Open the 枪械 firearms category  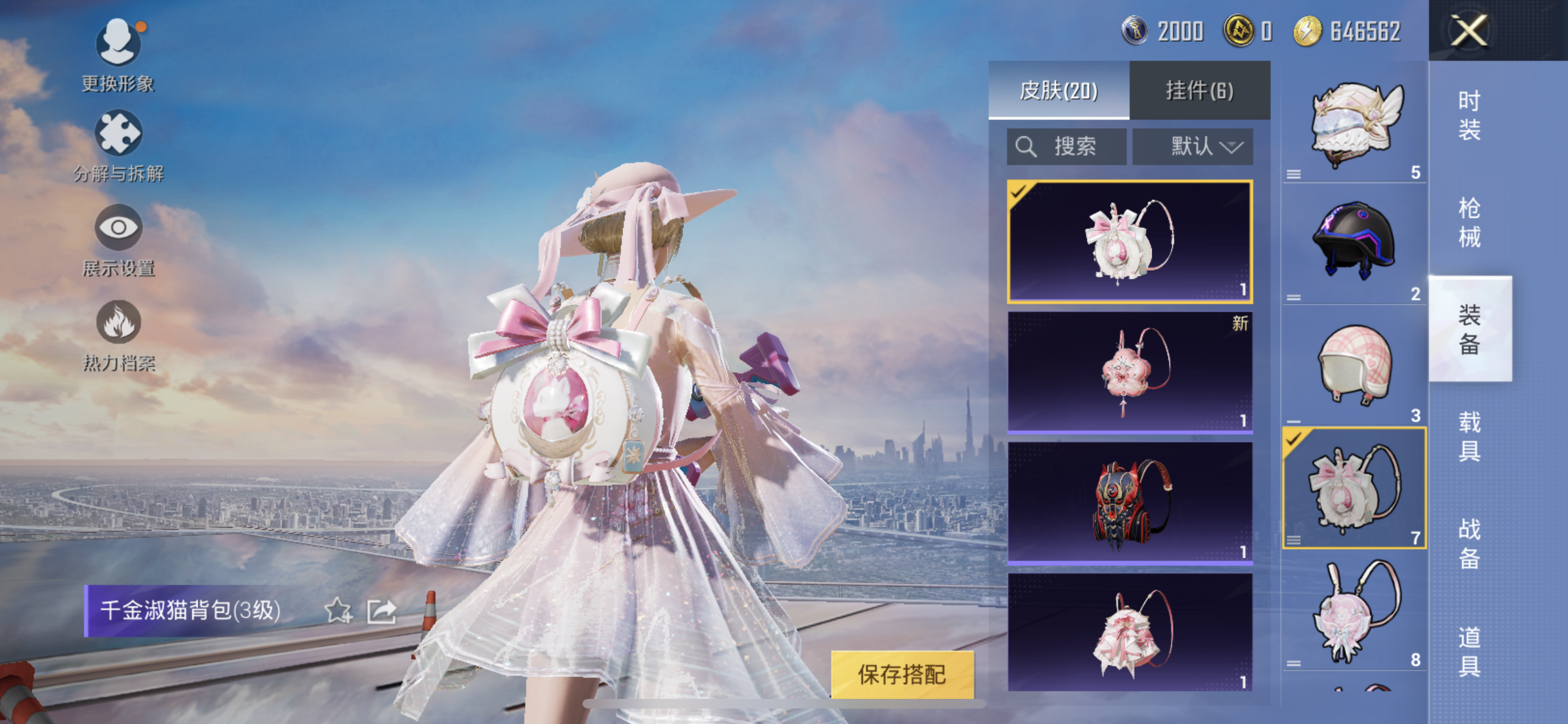[x=1470, y=223]
